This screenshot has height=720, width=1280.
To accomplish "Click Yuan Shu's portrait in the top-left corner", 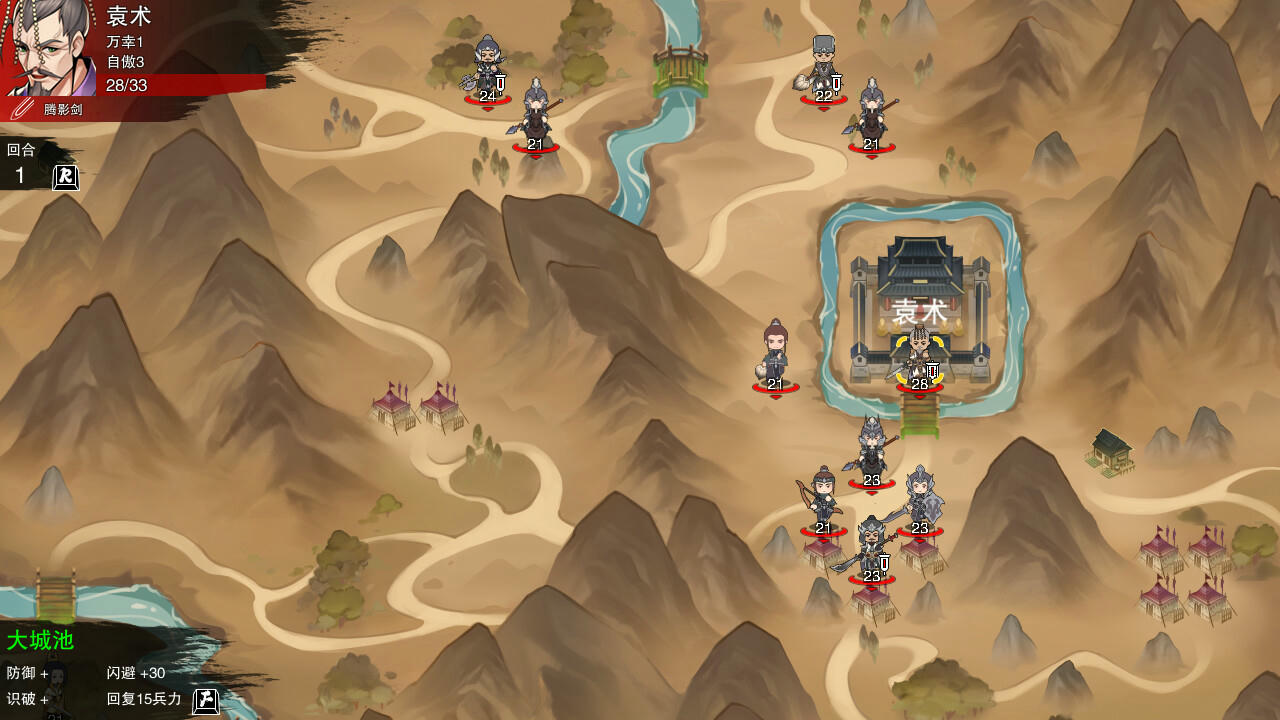I will 45,45.
